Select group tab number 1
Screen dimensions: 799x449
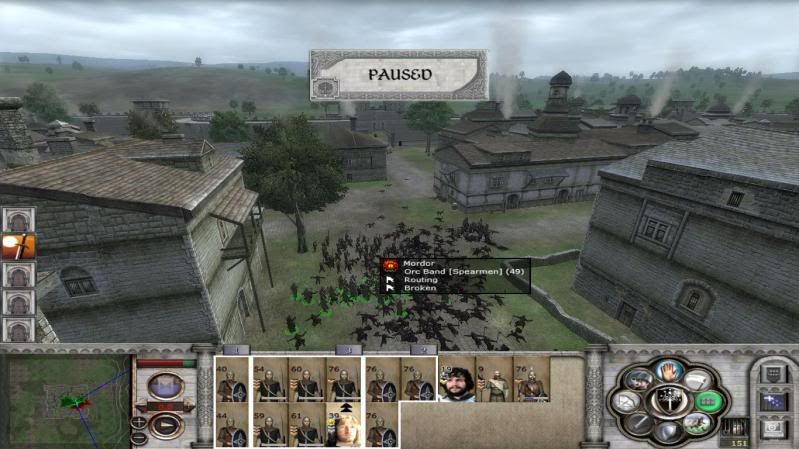click(234, 350)
